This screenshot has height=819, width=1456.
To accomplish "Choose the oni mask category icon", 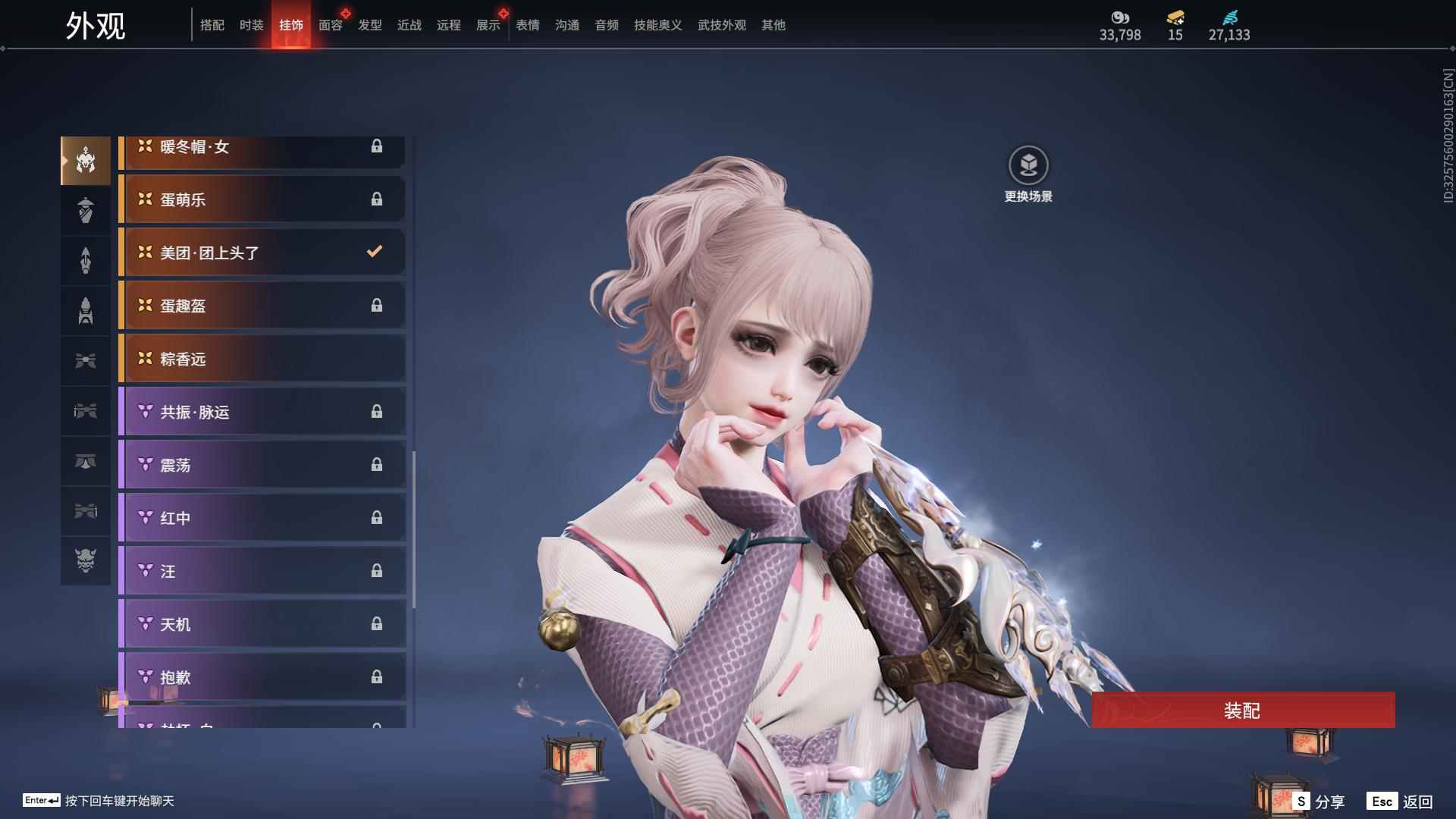I will 86,560.
